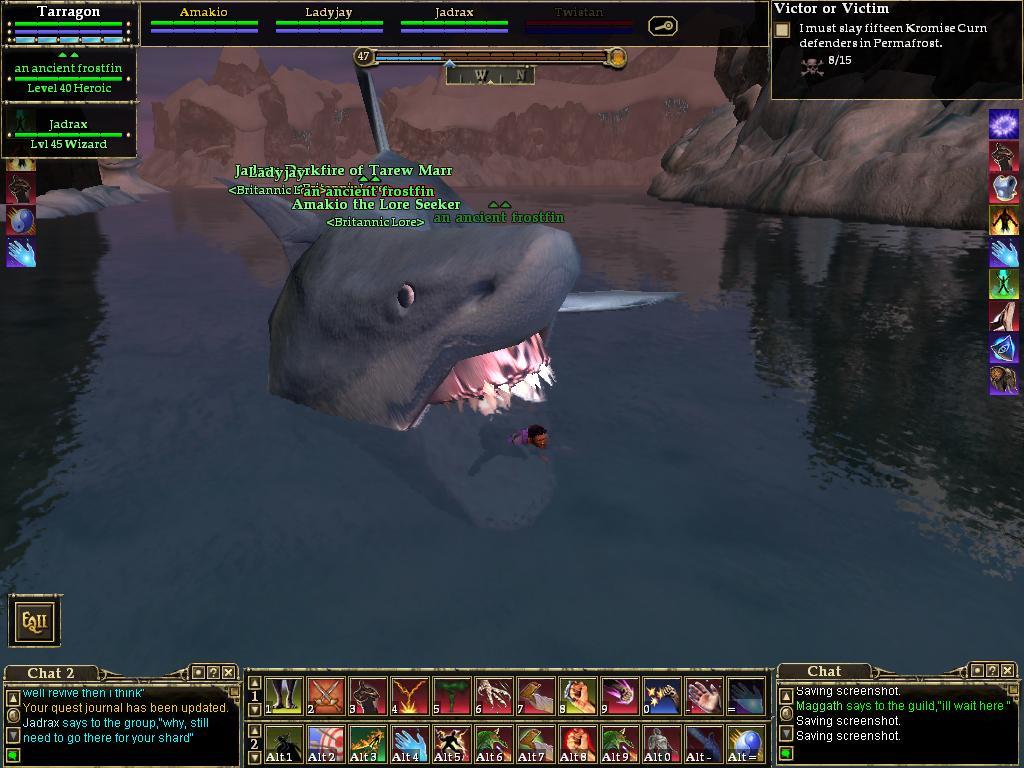This screenshot has width=1024, height=768.
Task: Open the EQII main menu button
Action: pyautogui.click(x=35, y=621)
